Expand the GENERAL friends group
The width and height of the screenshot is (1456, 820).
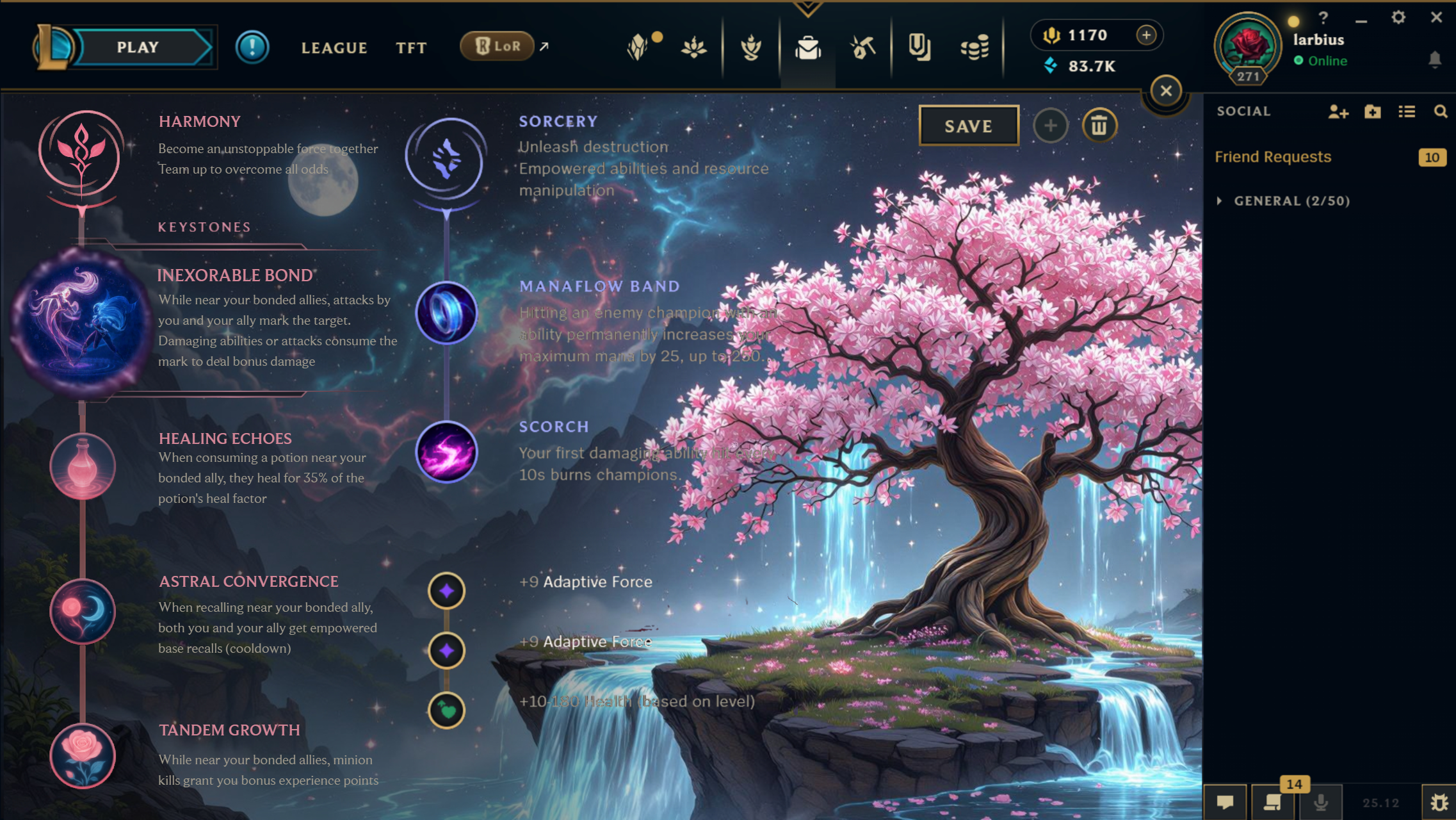[1220, 201]
